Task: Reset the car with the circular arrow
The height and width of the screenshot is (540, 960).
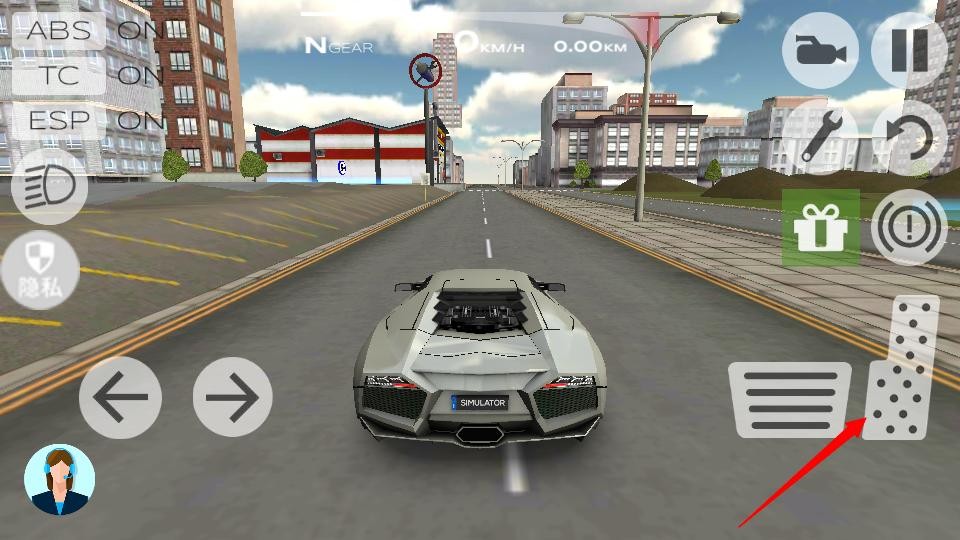Action: tap(909, 136)
